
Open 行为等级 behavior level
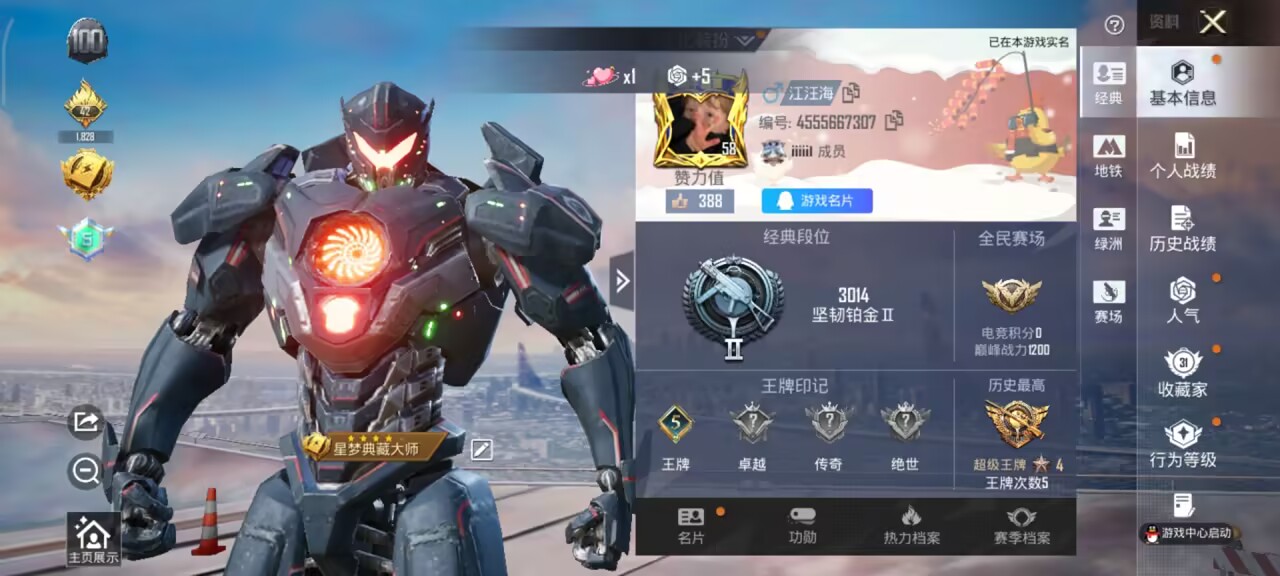point(1182,446)
